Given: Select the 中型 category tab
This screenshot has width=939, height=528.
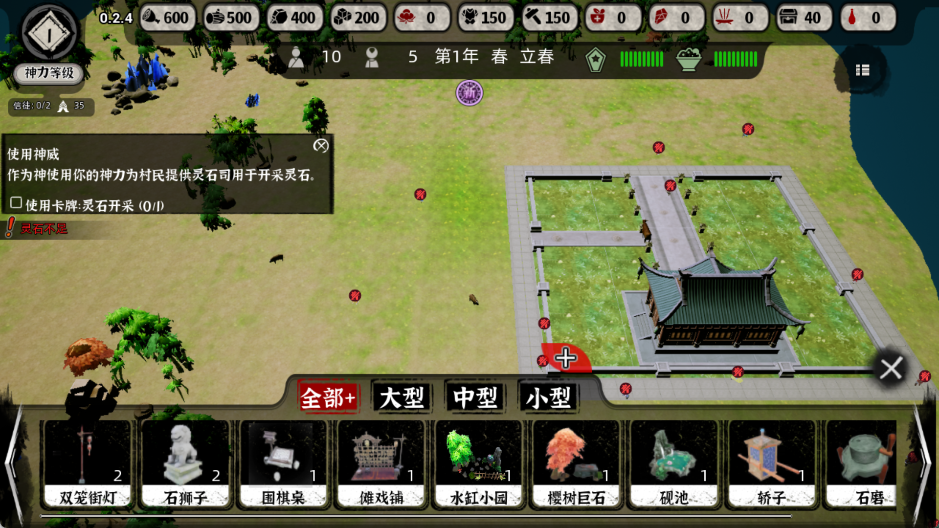Looking at the screenshot, I should (x=475, y=398).
